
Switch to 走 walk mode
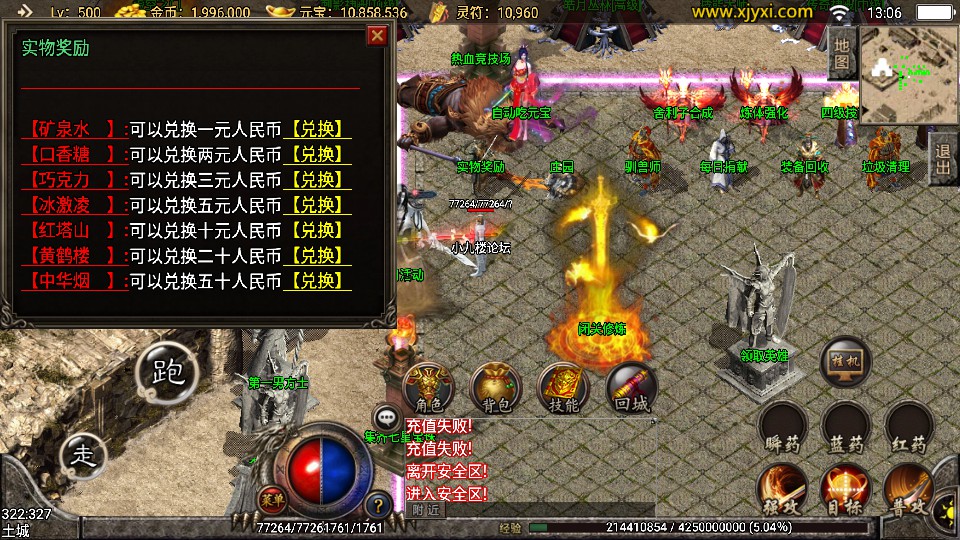click(84, 455)
